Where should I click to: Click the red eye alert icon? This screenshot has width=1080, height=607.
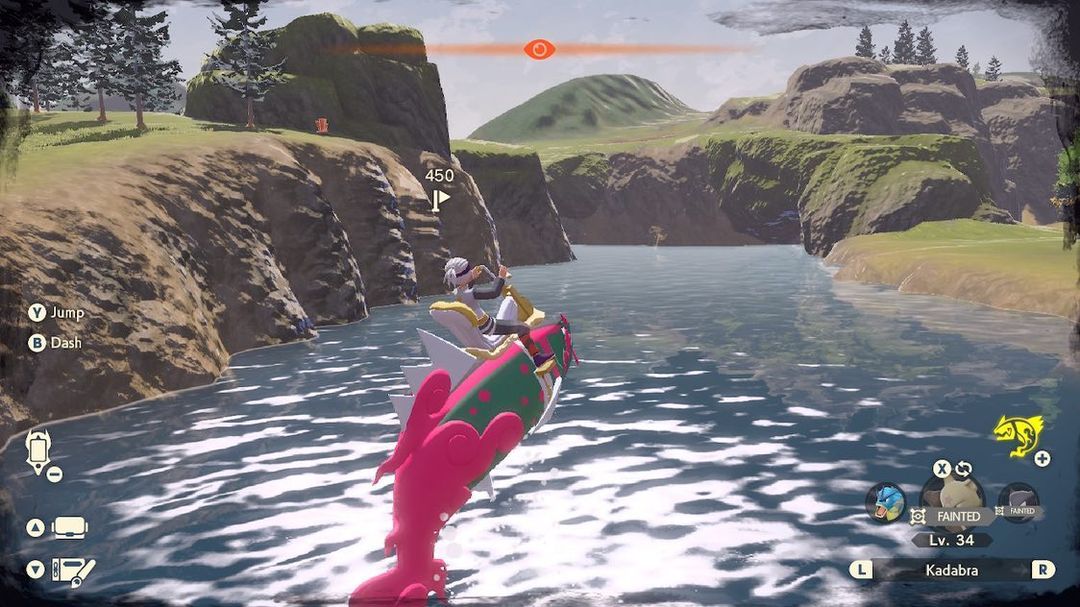539,48
